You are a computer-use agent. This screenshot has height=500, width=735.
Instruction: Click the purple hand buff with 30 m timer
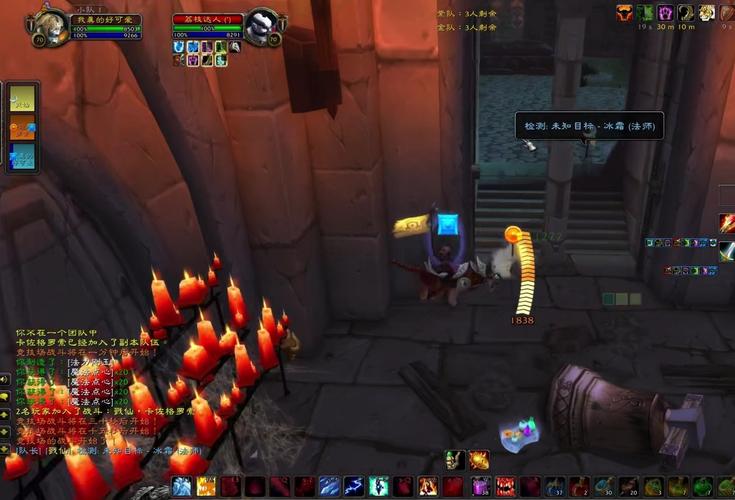click(x=665, y=12)
